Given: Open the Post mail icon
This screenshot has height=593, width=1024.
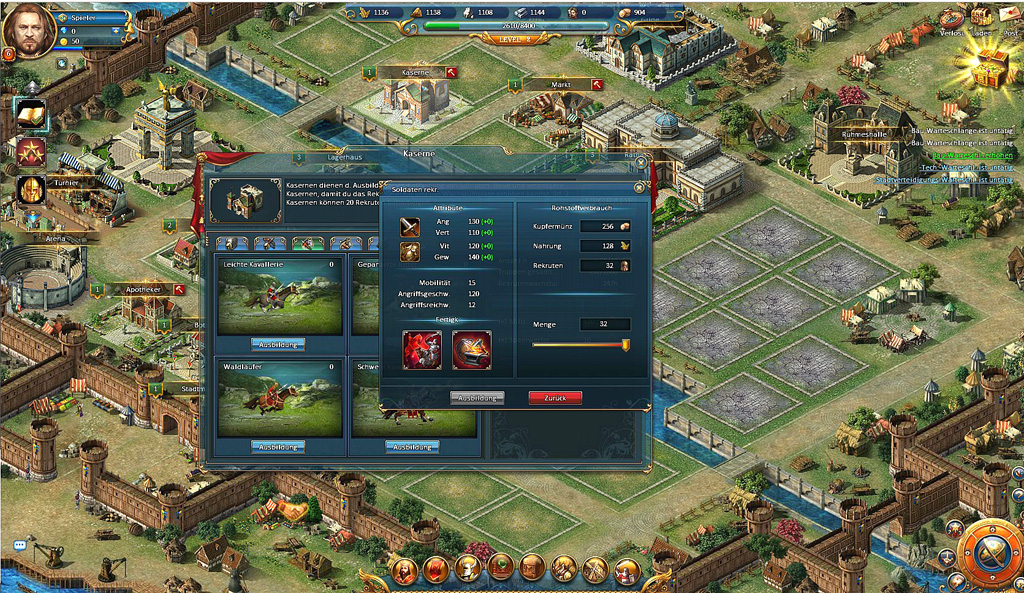Looking at the screenshot, I should point(1010,18).
